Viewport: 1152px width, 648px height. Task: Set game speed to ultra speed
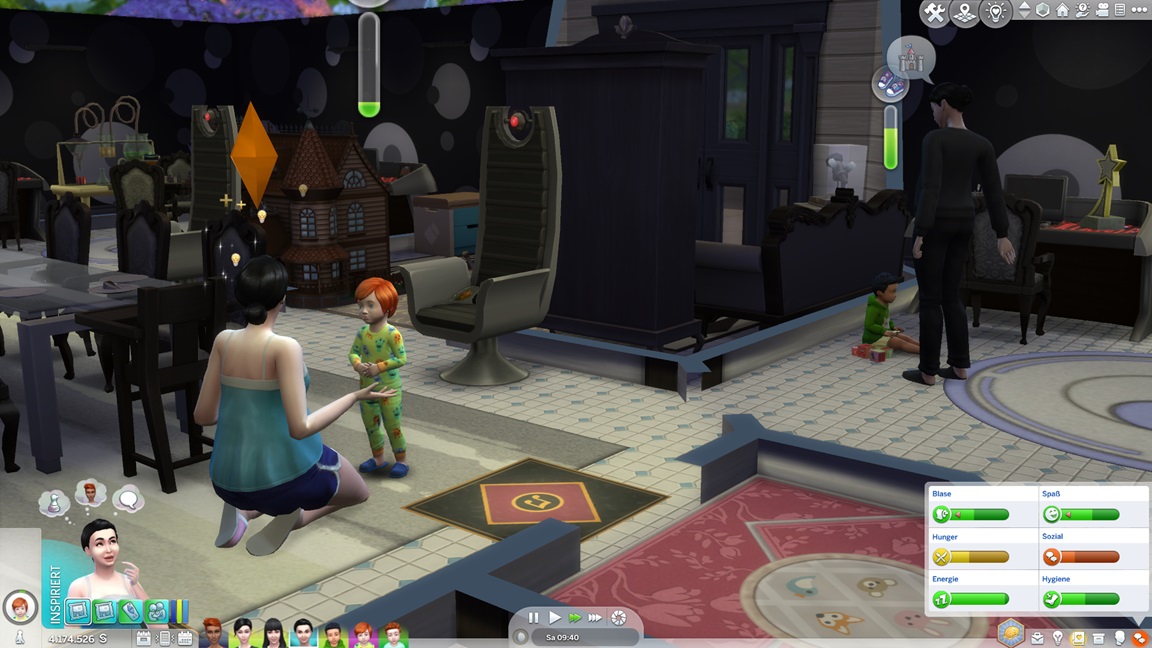595,618
